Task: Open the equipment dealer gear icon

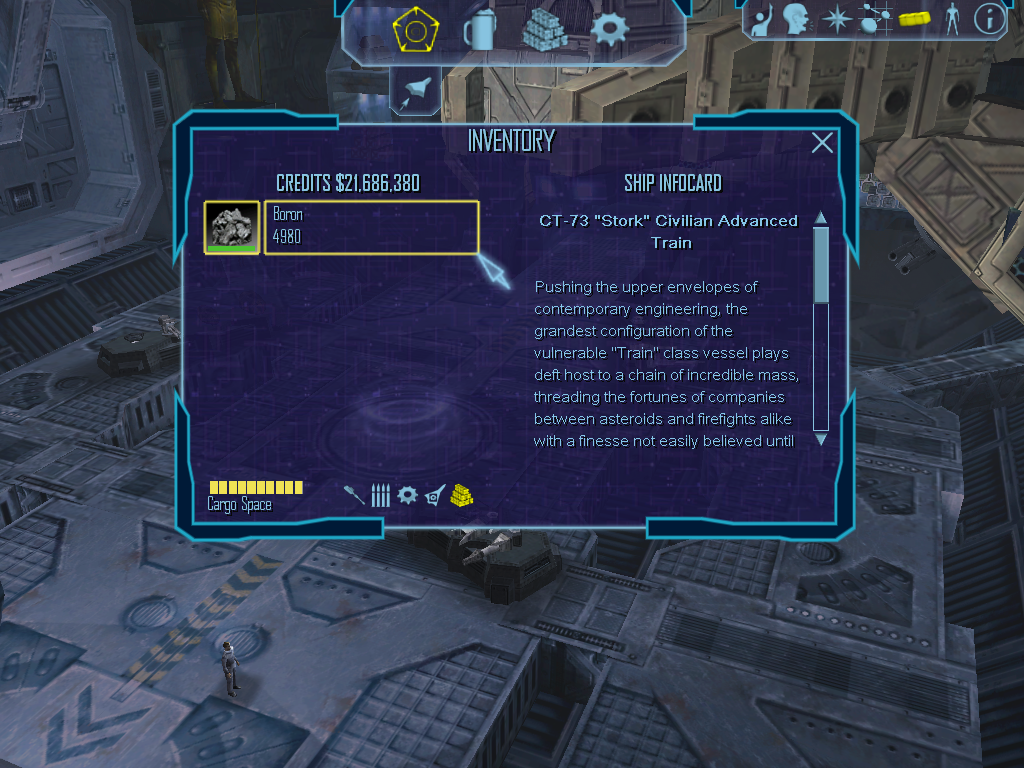Action: 608,28
